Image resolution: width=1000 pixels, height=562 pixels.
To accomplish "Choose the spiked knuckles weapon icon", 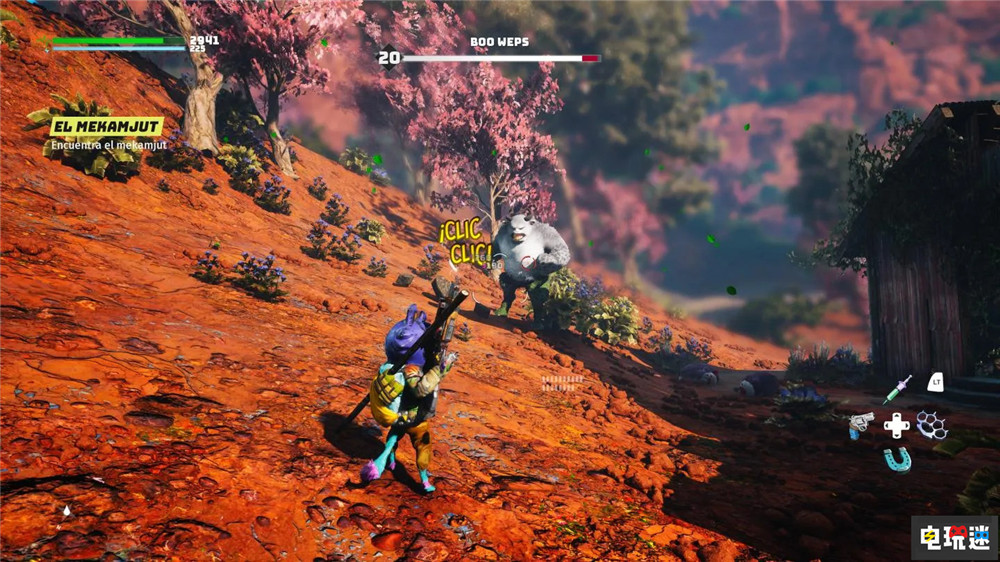I will (x=931, y=424).
